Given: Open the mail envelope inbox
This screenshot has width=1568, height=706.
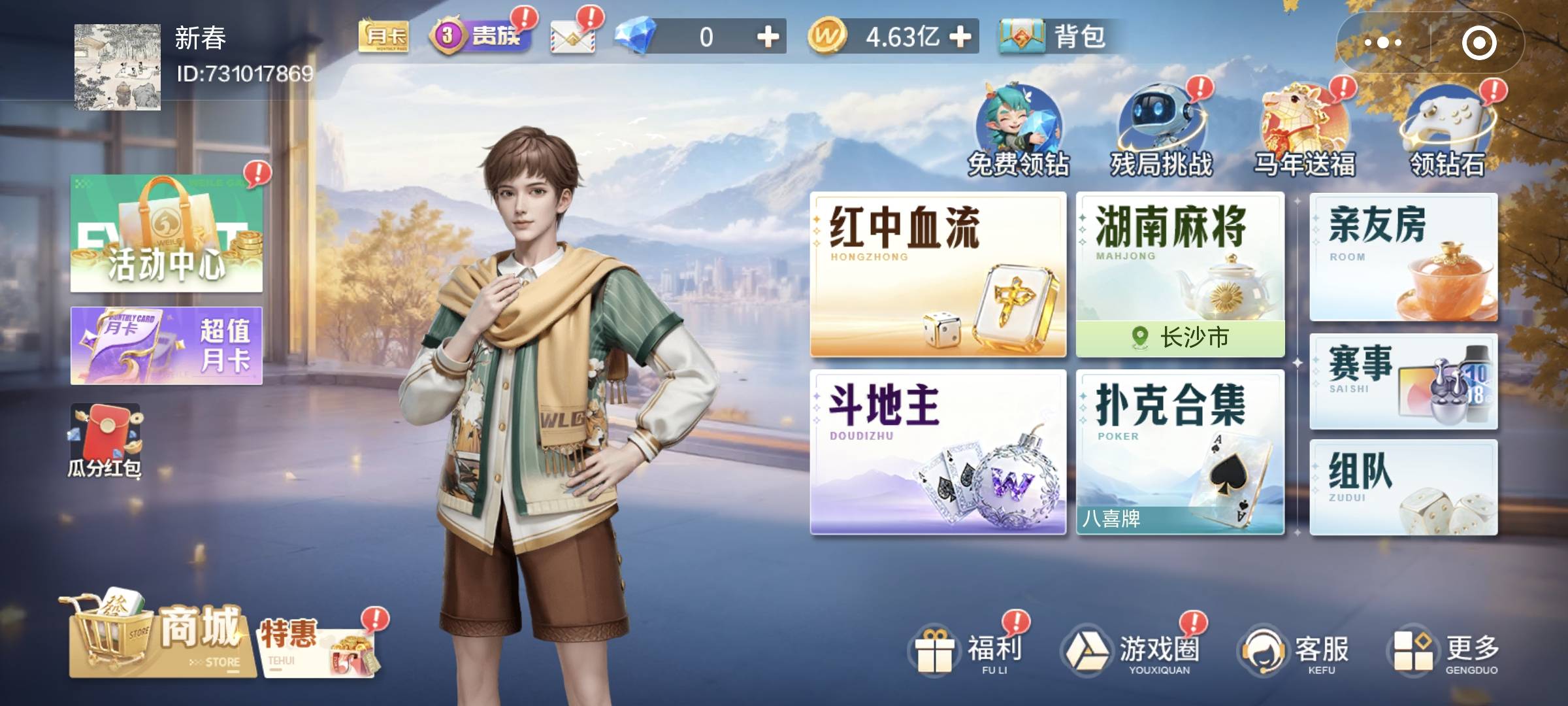Looking at the screenshot, I should click(x=575, y=39).
